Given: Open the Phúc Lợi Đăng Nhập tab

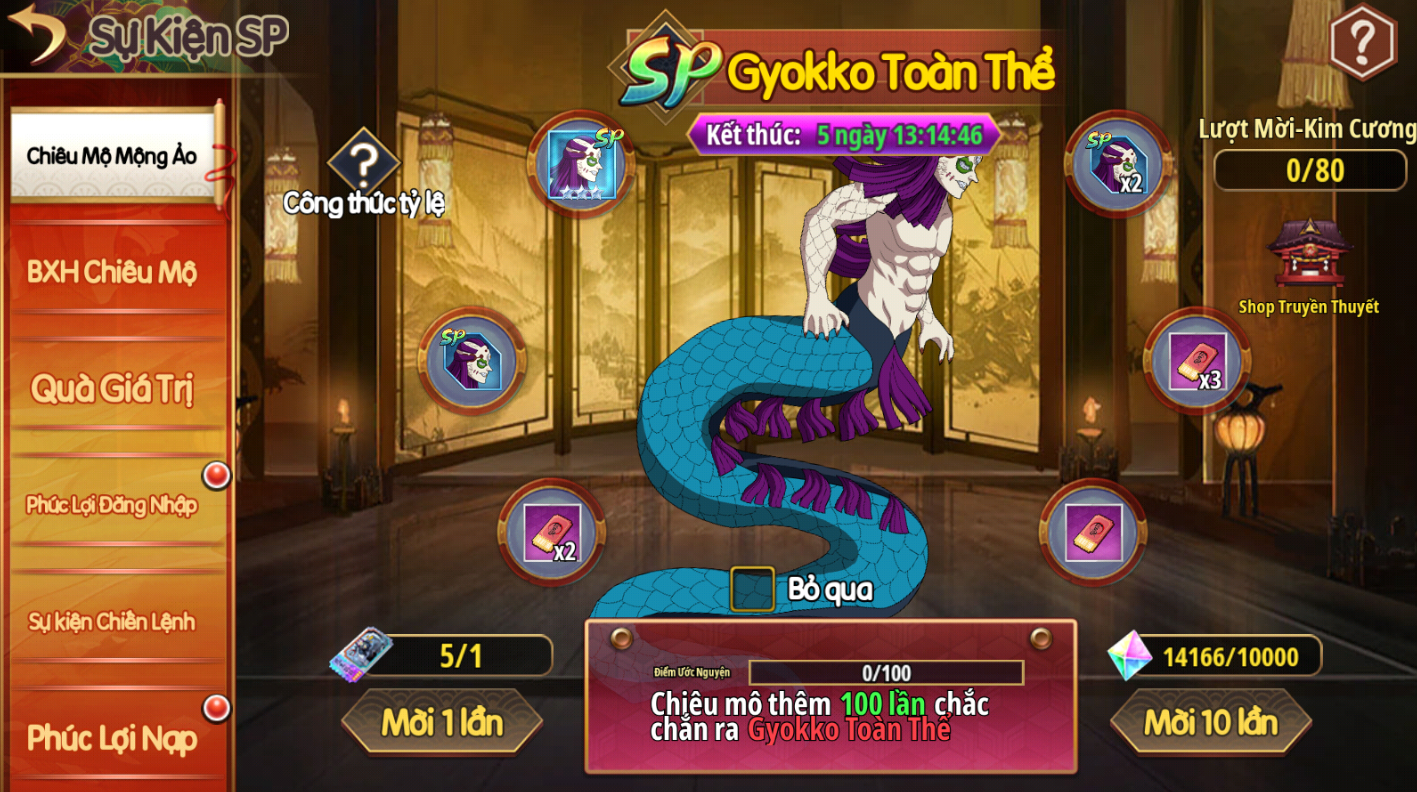Looking at the screenshot, I should pyautogui.click(x=112, y=504).
